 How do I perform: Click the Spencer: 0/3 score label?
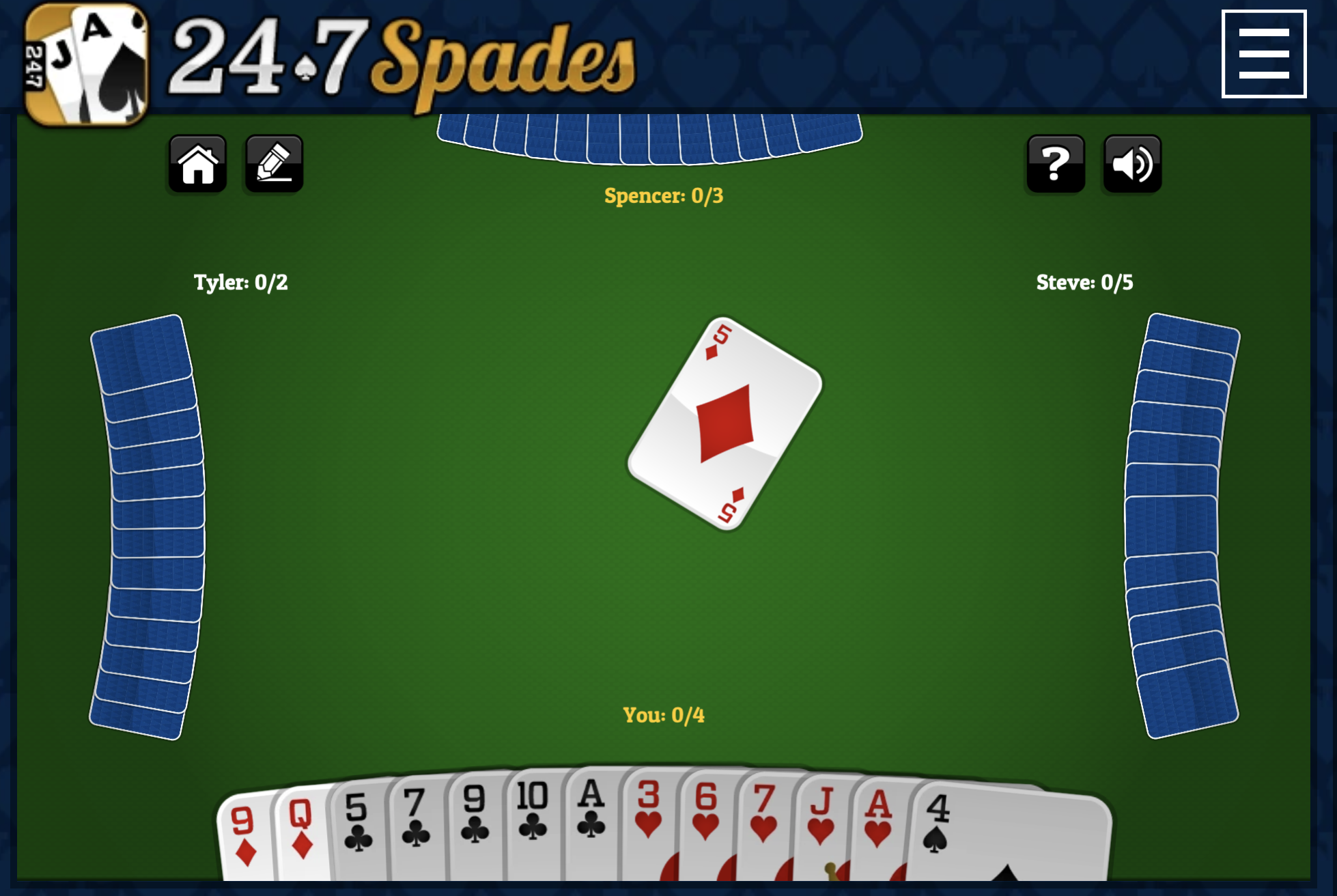tap(664, 195)
